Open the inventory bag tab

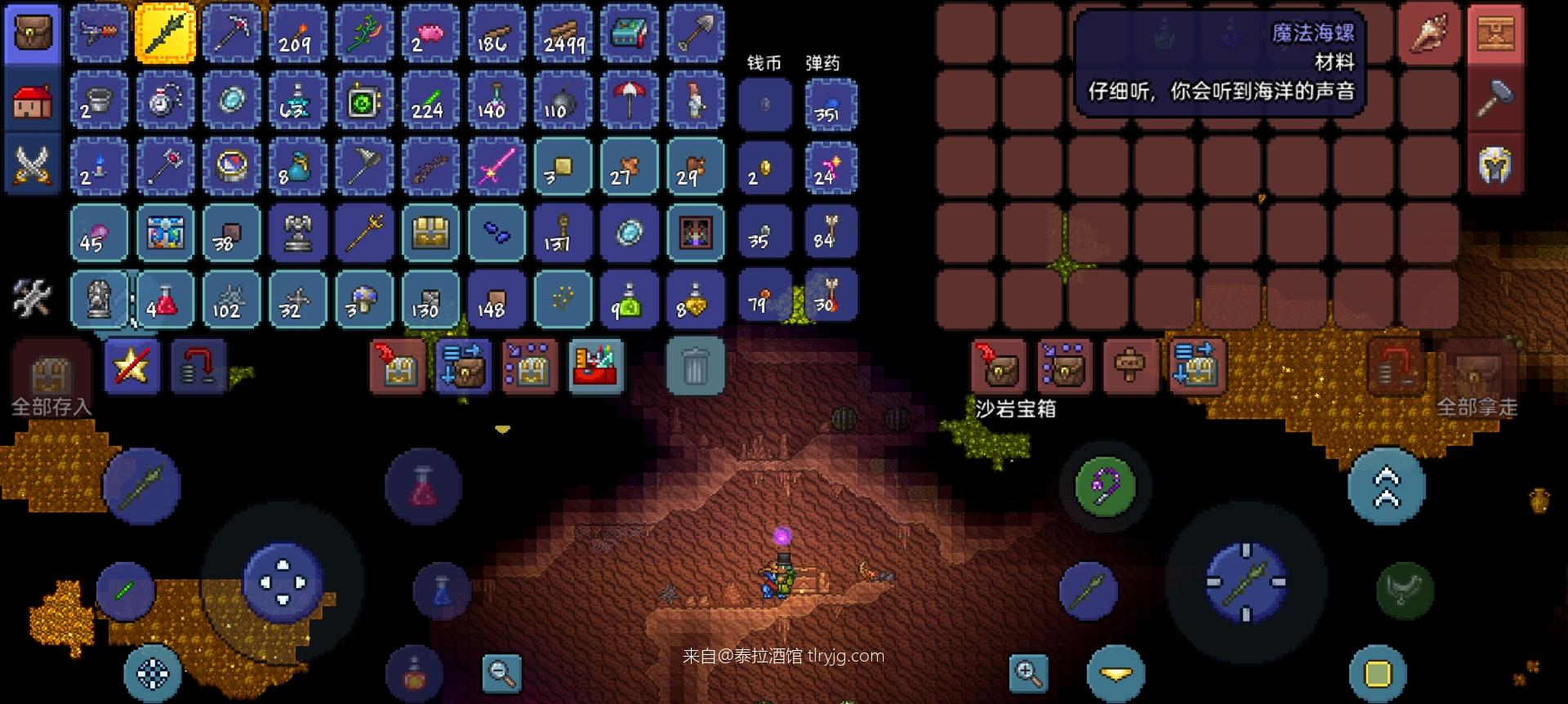pyautogui.click(x=33, y=33)
